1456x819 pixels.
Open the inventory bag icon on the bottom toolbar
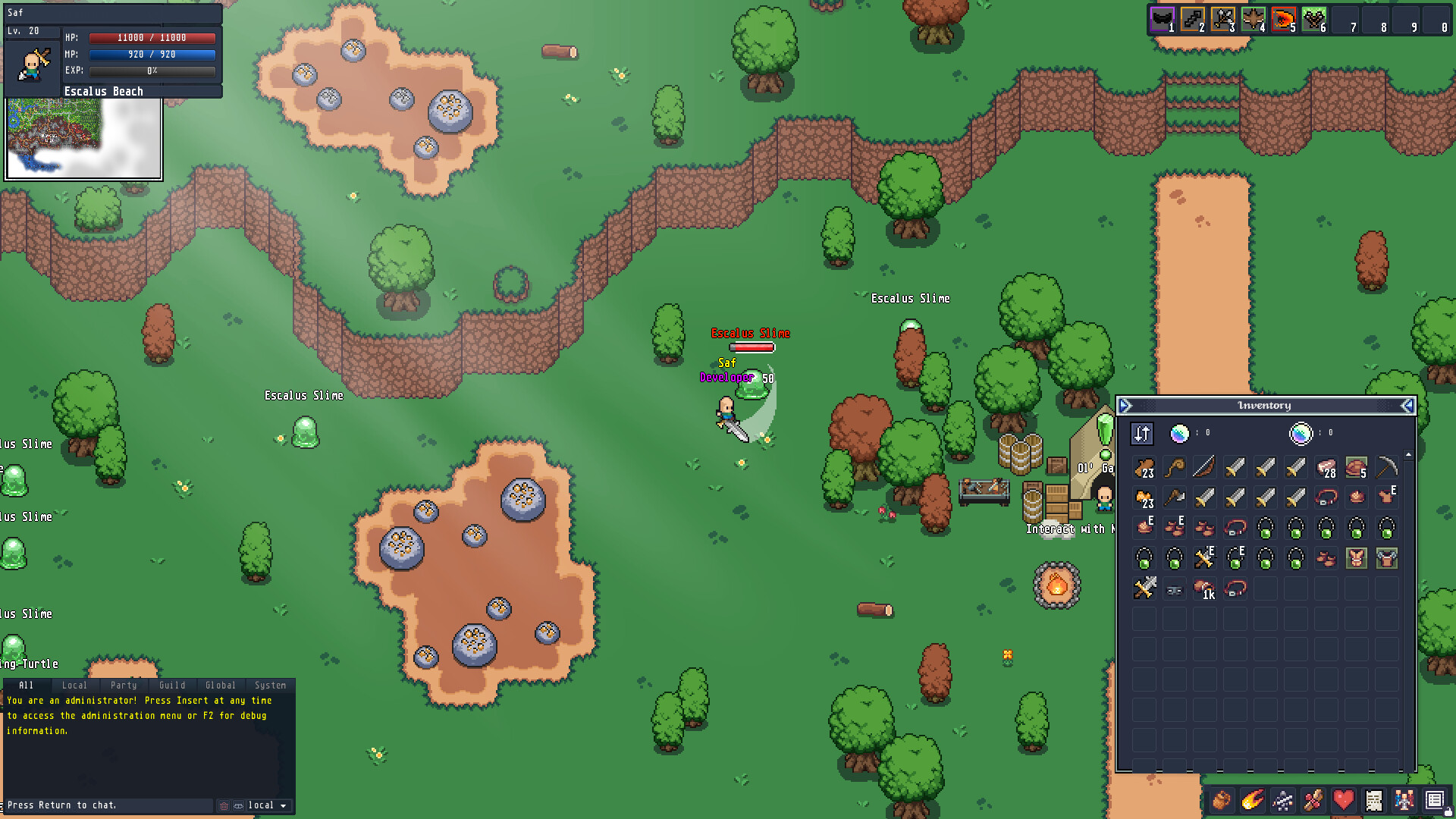point(1221,800)
